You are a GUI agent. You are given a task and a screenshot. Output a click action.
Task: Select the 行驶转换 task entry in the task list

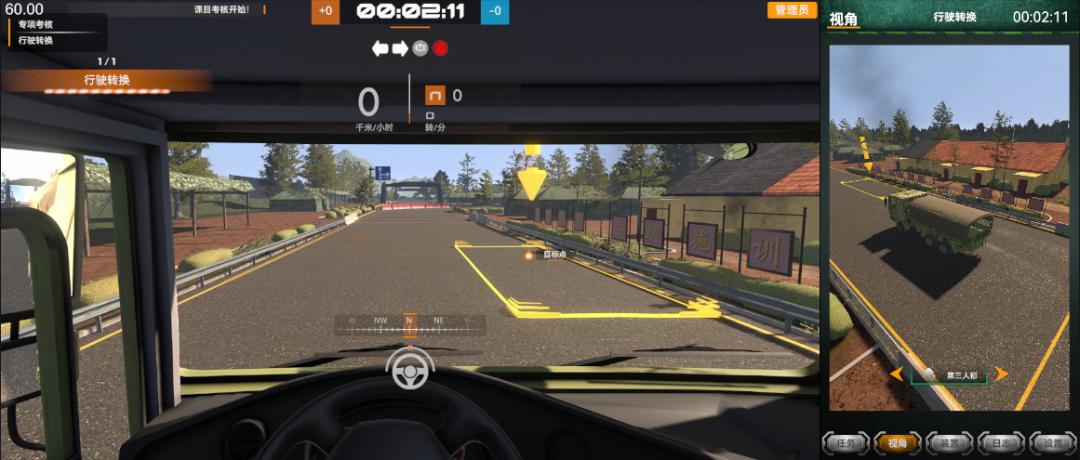click(x=37, y=40)
